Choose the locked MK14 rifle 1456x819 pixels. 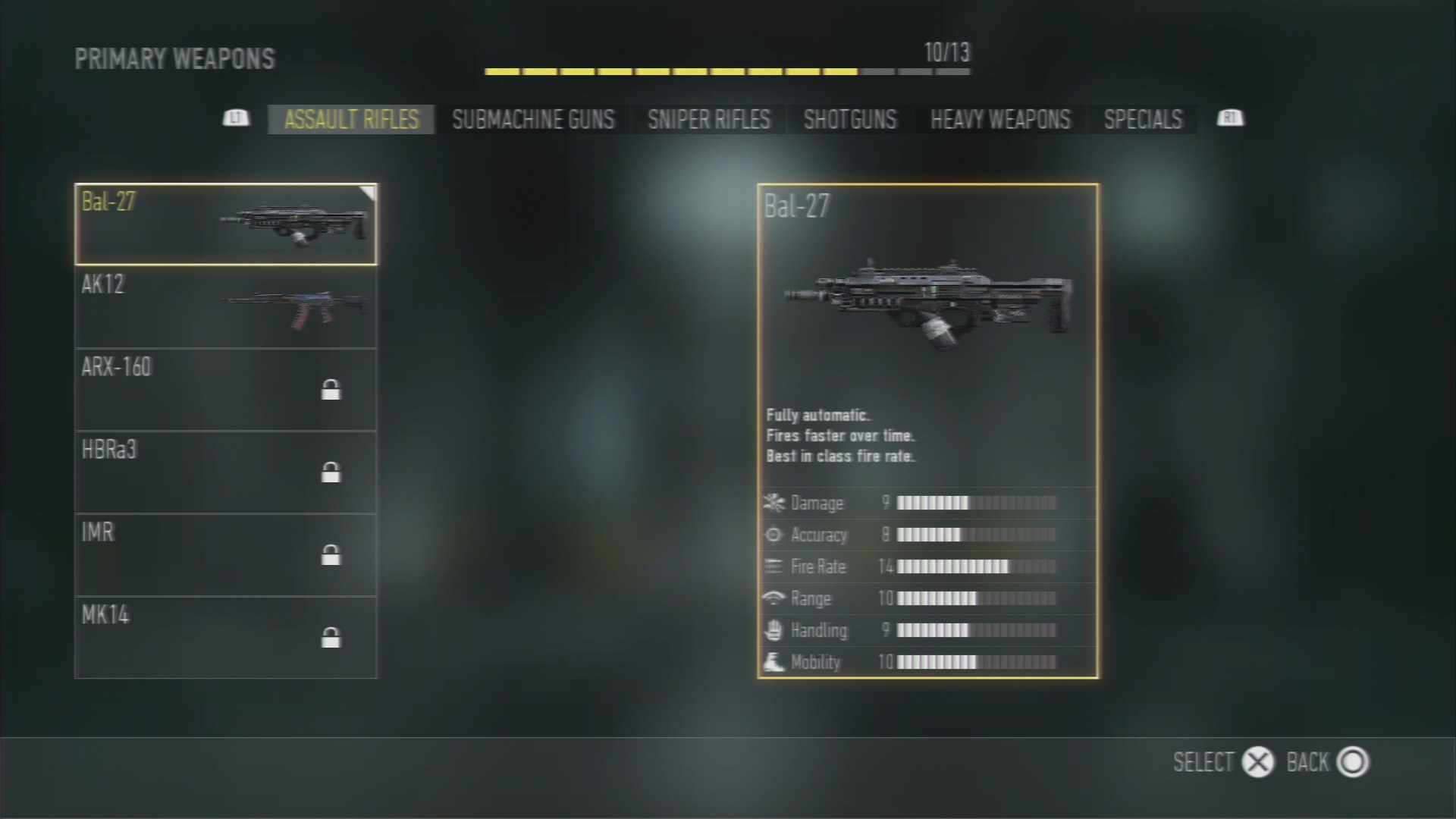coord(225,638)
